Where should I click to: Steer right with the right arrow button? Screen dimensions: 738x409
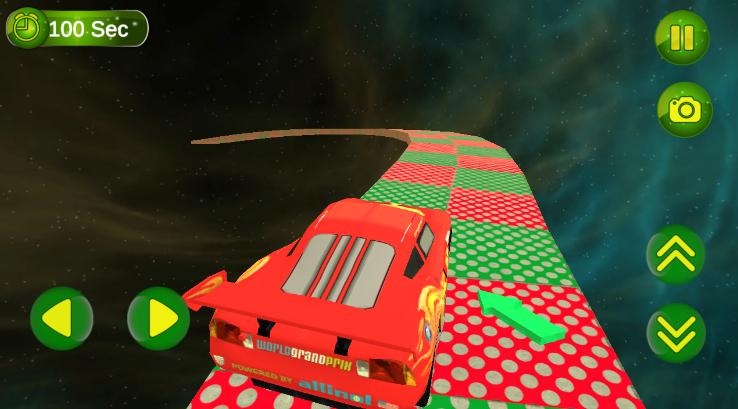(x=159, y=319)
